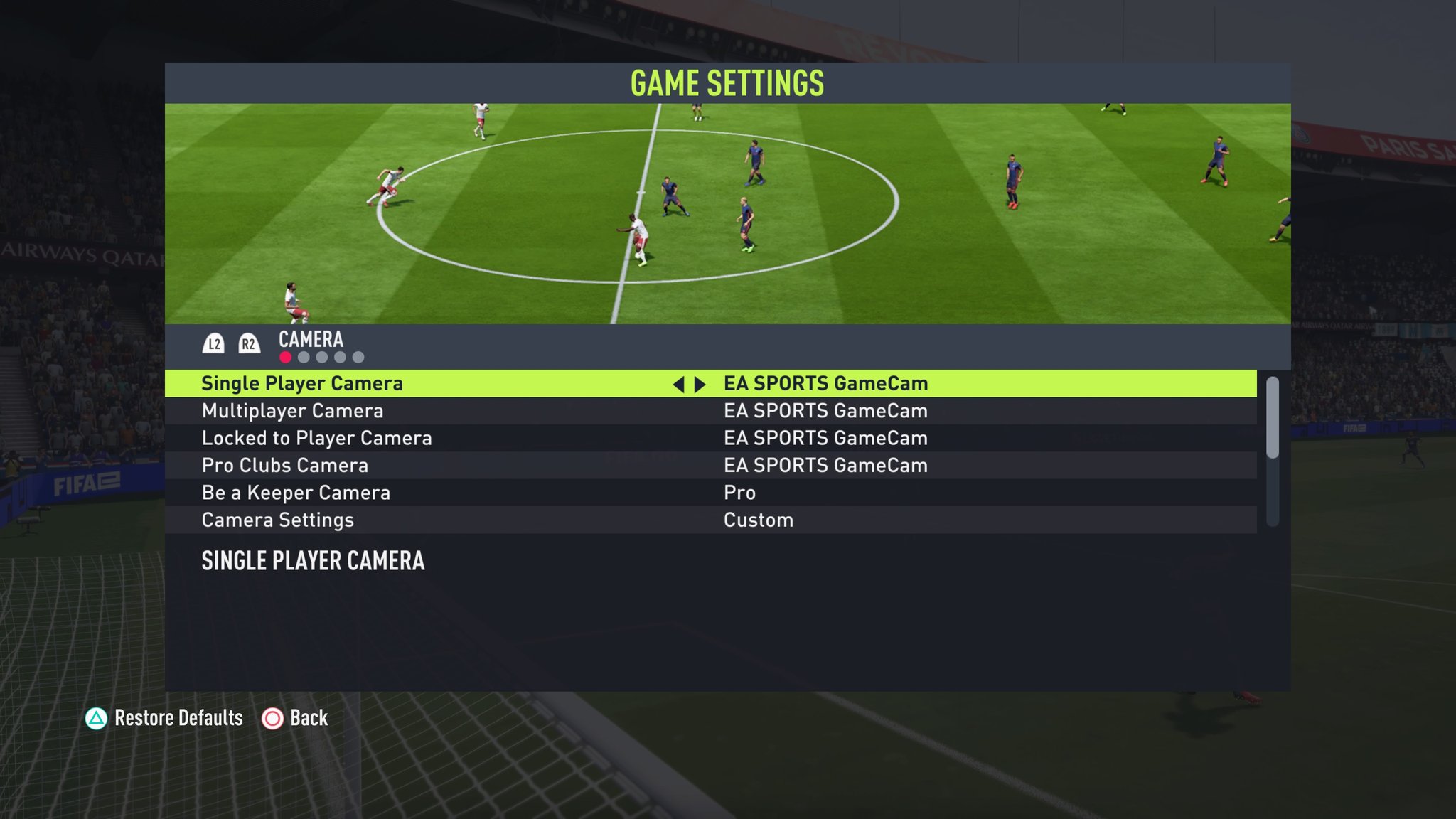The image size is (1456, 819).
Task: Click the second page indicator dot
Action: pos(304,358)
